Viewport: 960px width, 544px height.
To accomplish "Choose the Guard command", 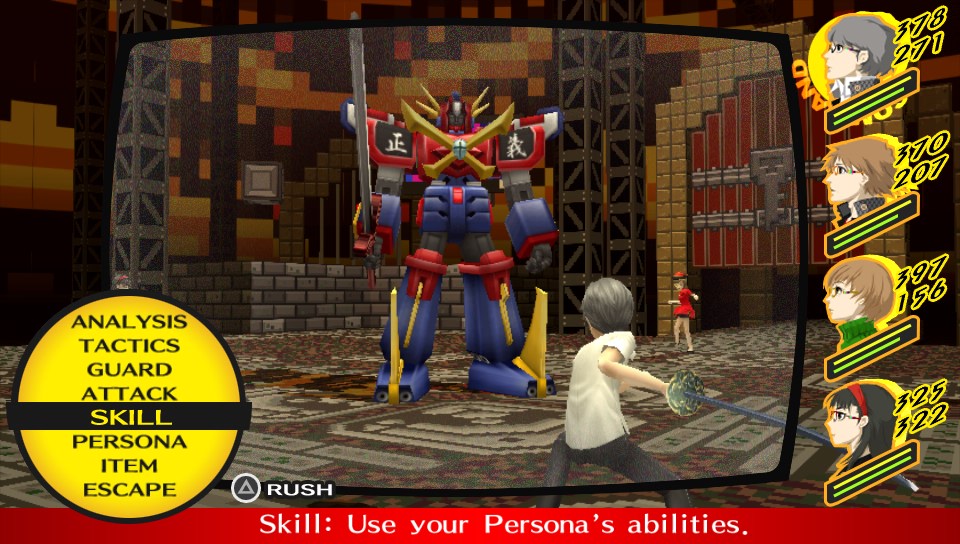I will point(129,370).
